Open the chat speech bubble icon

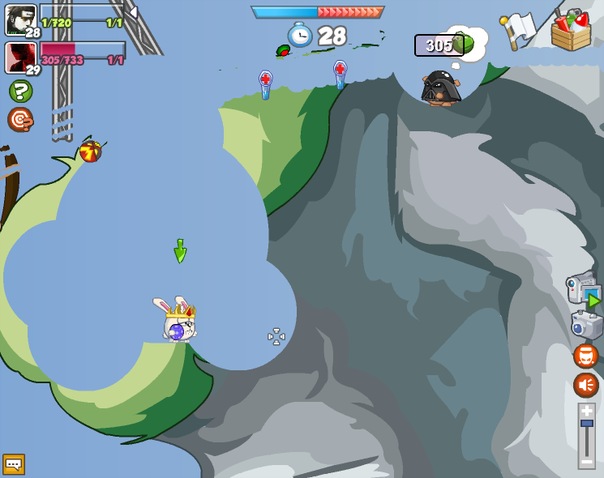click(x=13, y=464)
